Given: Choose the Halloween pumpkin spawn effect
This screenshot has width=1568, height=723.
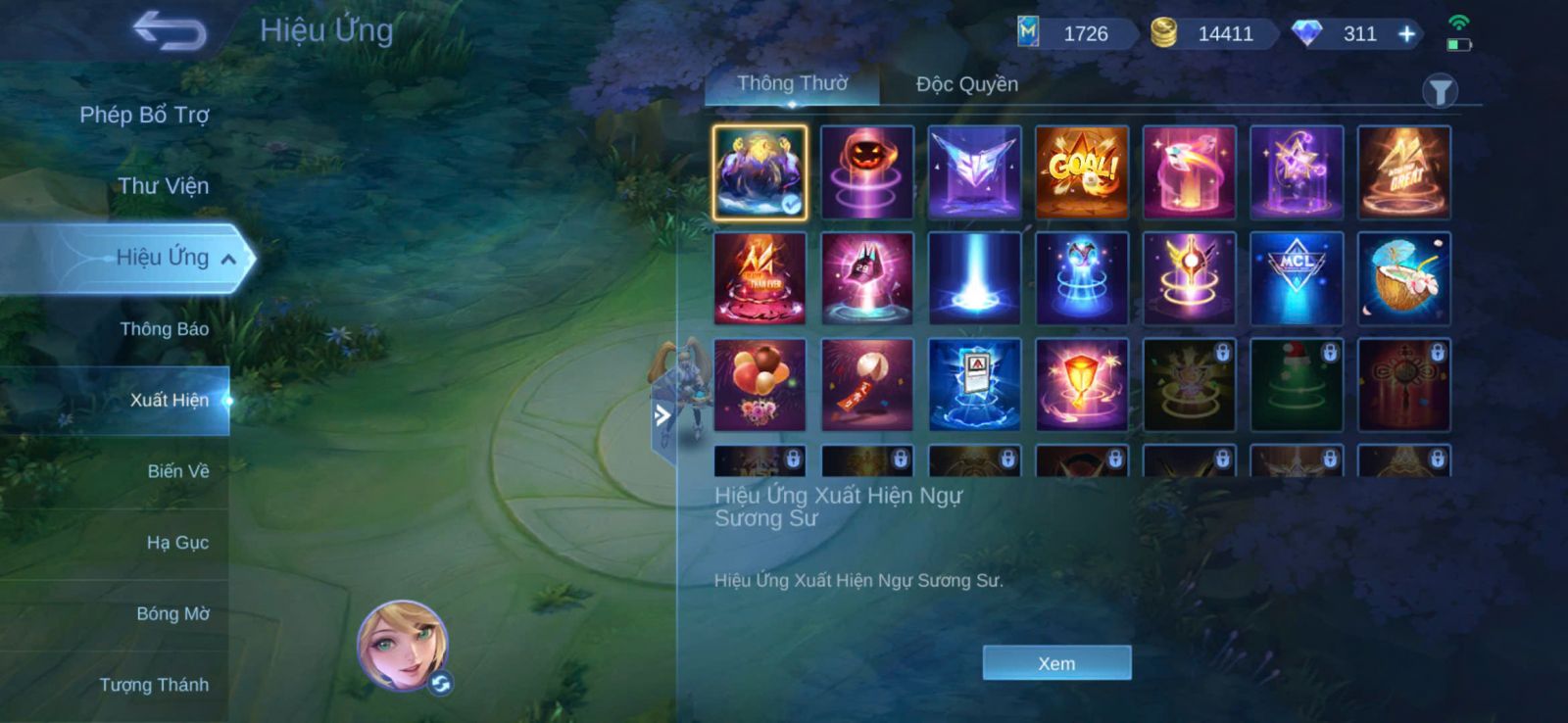Looking at the screenshot, I should [867, 172].
